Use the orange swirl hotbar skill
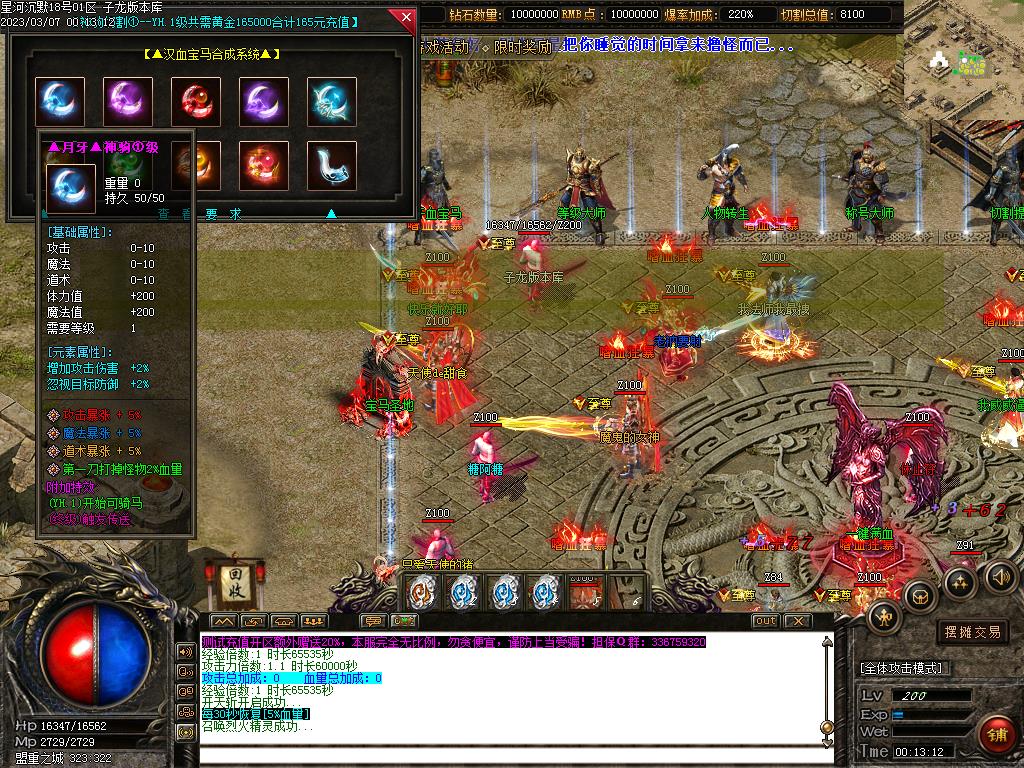 click(422, 593)
